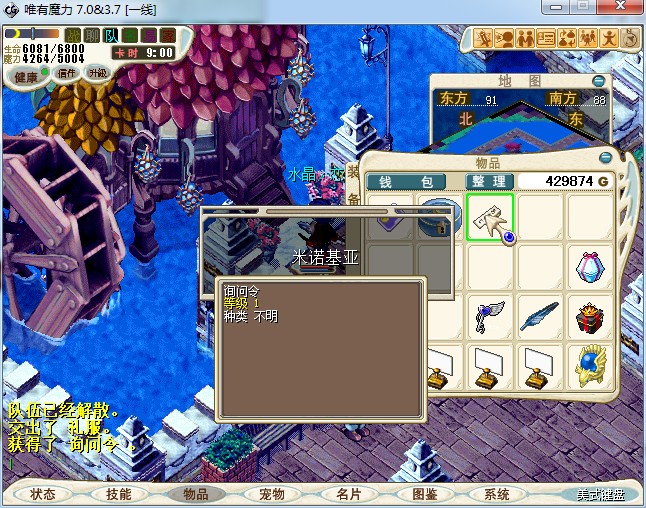Open the 状态 status menu
646x508 pixels.
pos(43,494)
